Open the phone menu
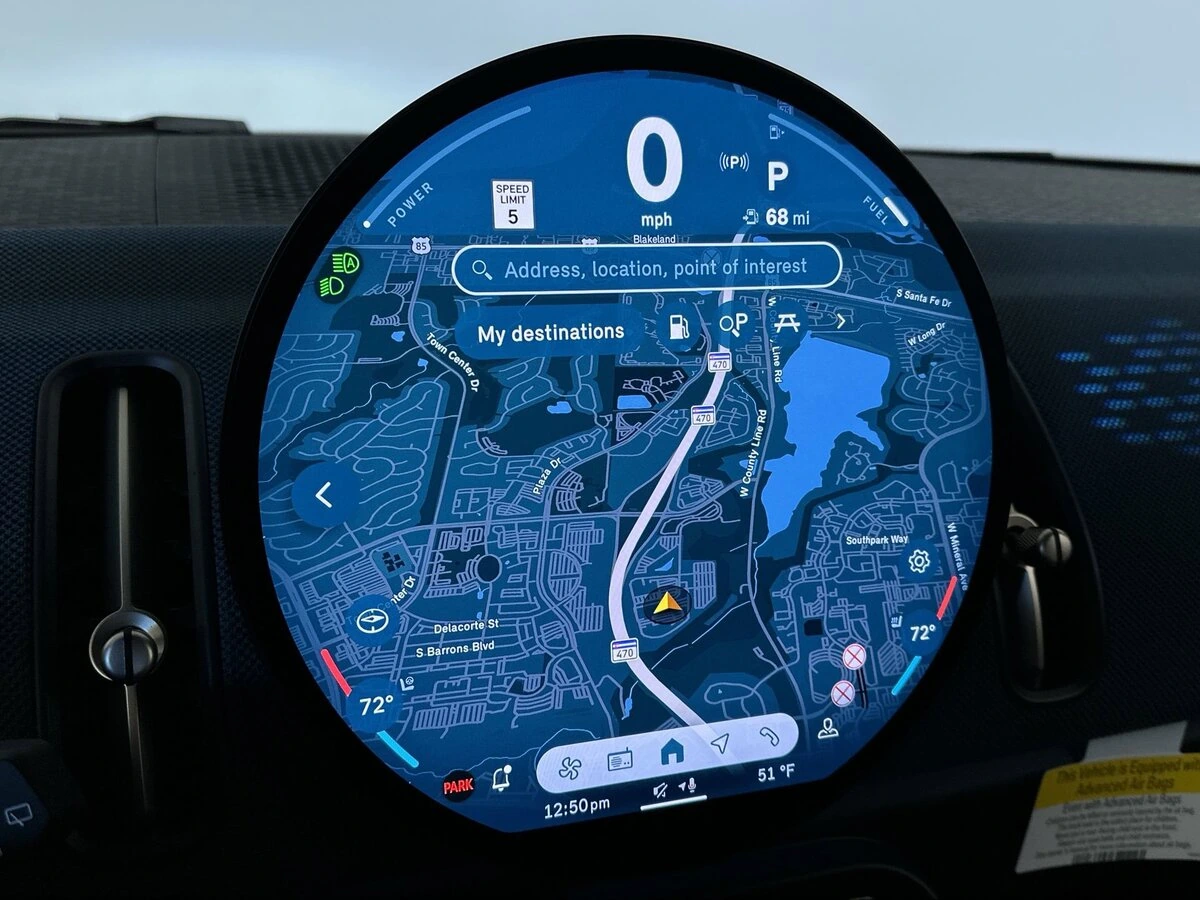1200x900 pixels. pyautogui.click(x=768, y=735)
